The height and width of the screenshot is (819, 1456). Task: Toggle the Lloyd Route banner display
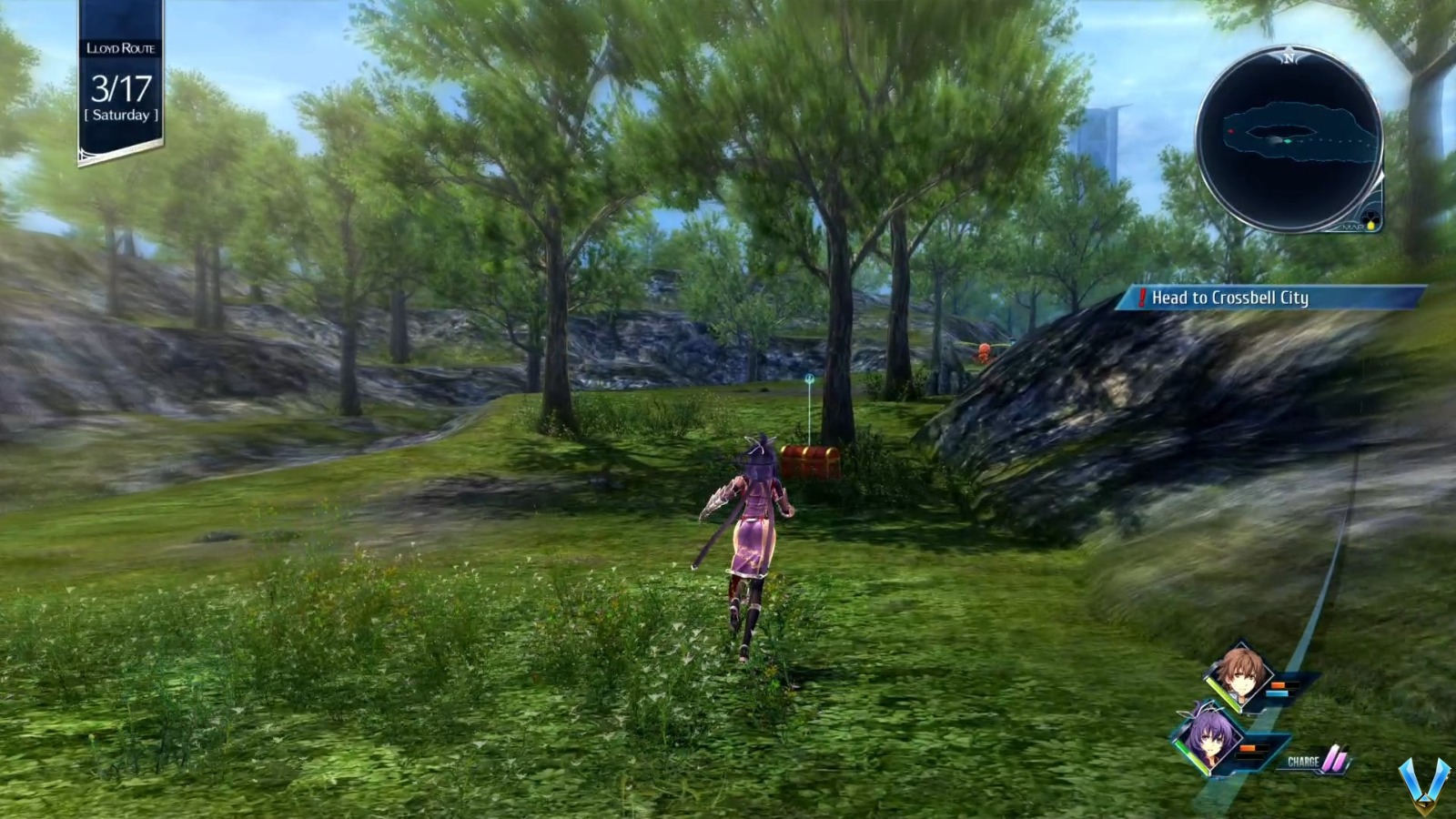[121, 50]
